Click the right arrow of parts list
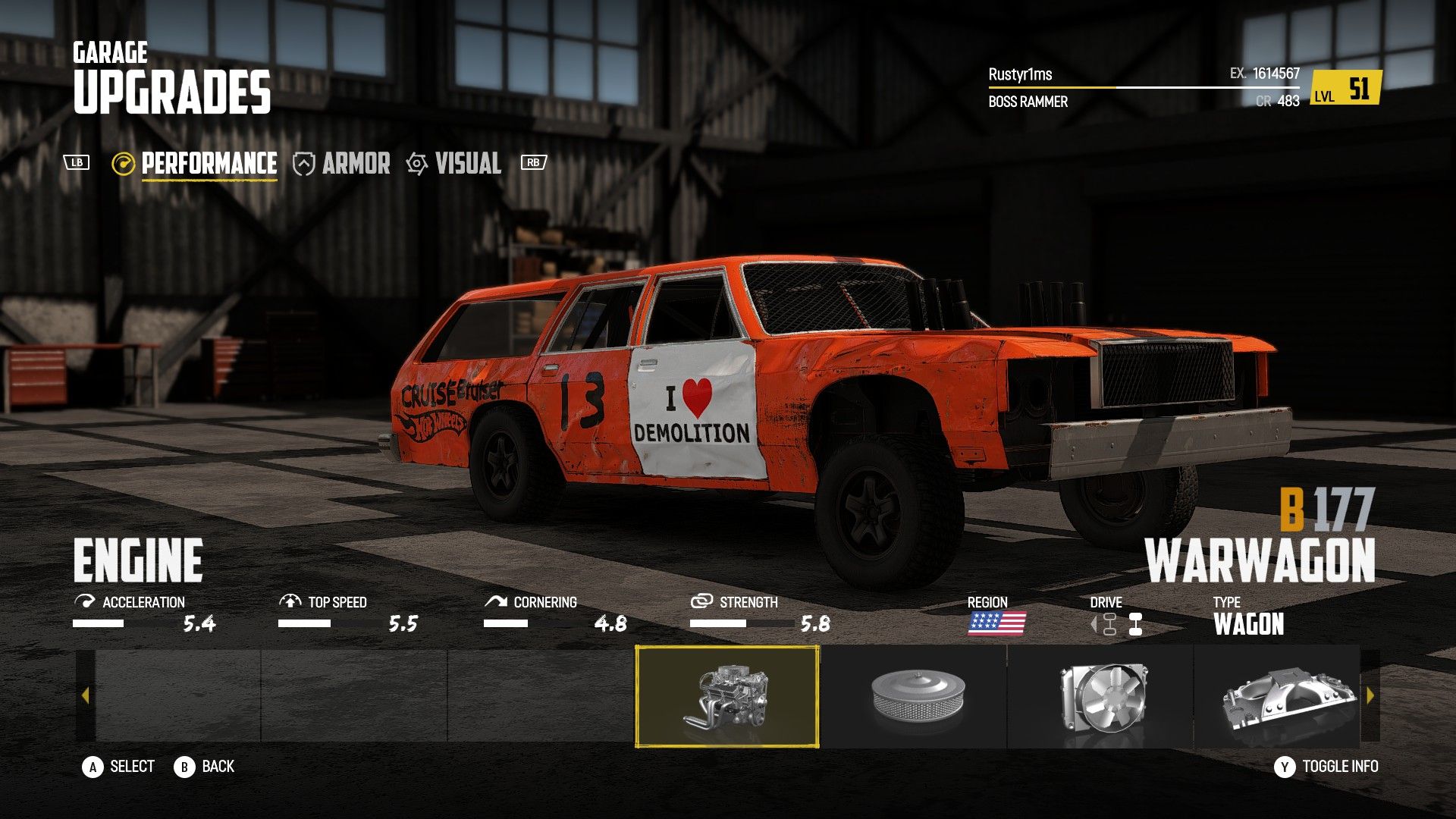 click(1370, 695)
